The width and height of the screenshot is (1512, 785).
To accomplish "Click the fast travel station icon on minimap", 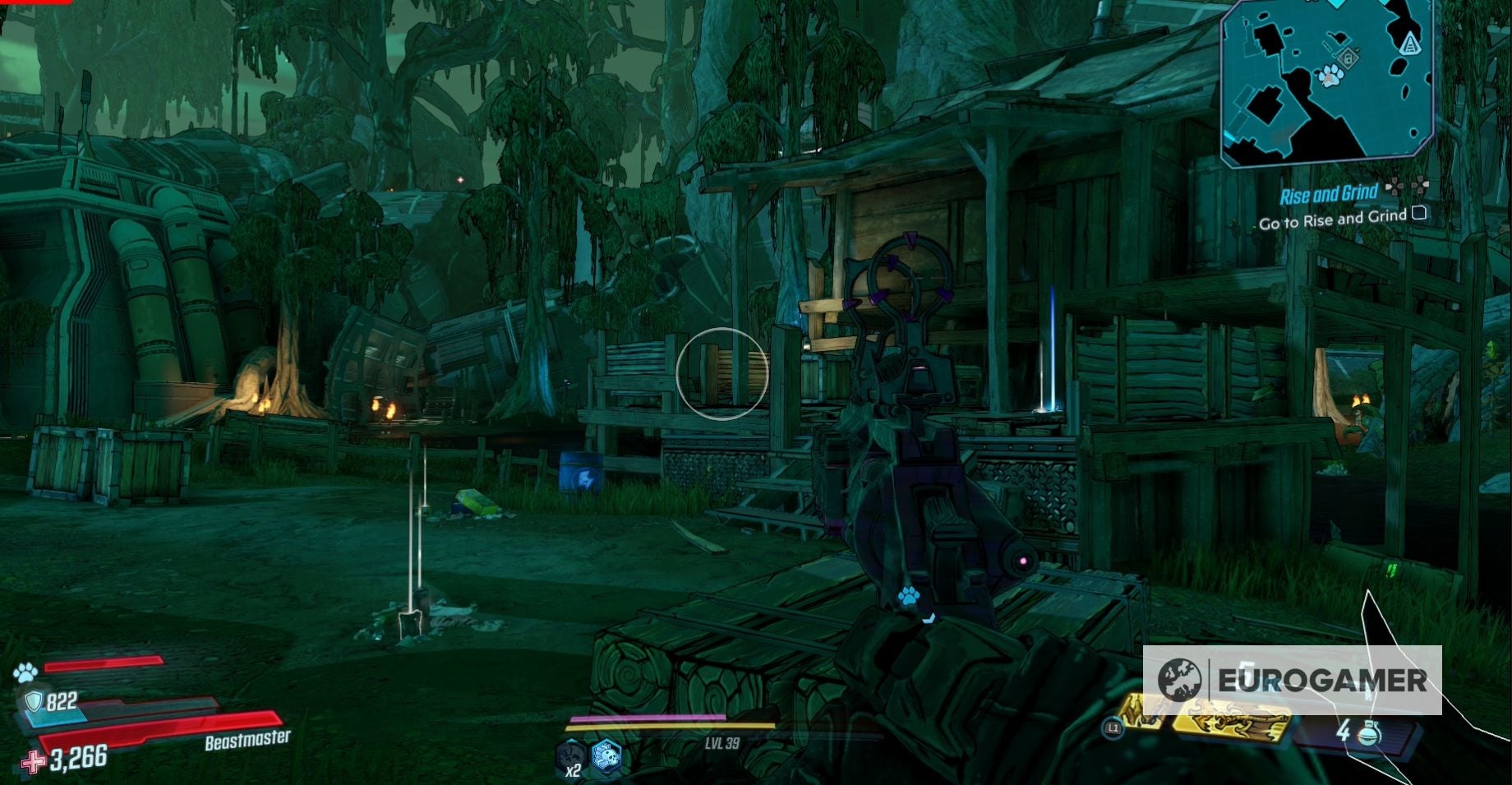I will tap(1410, 43).
